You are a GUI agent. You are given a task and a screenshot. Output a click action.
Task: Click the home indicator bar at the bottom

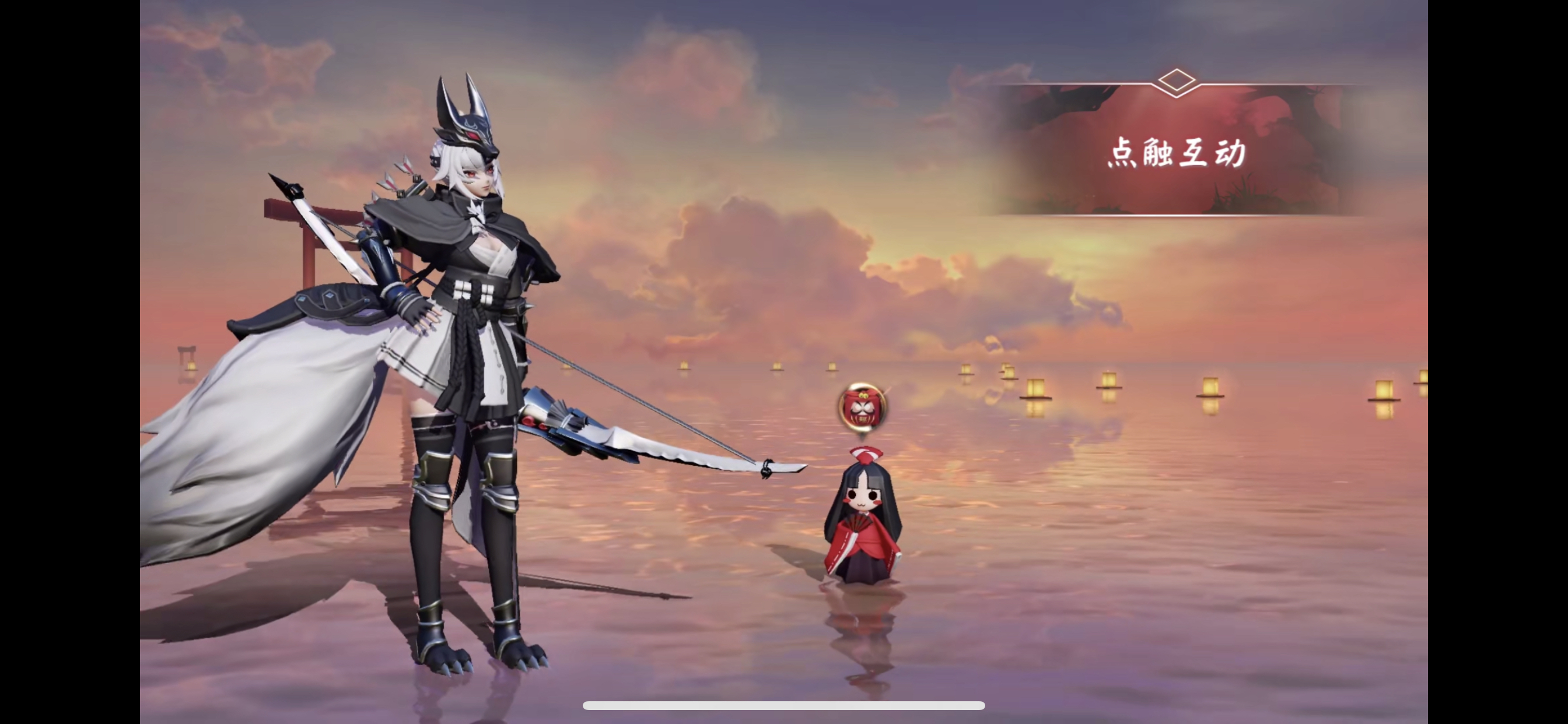pyautogui.click(x=784, y=706)
